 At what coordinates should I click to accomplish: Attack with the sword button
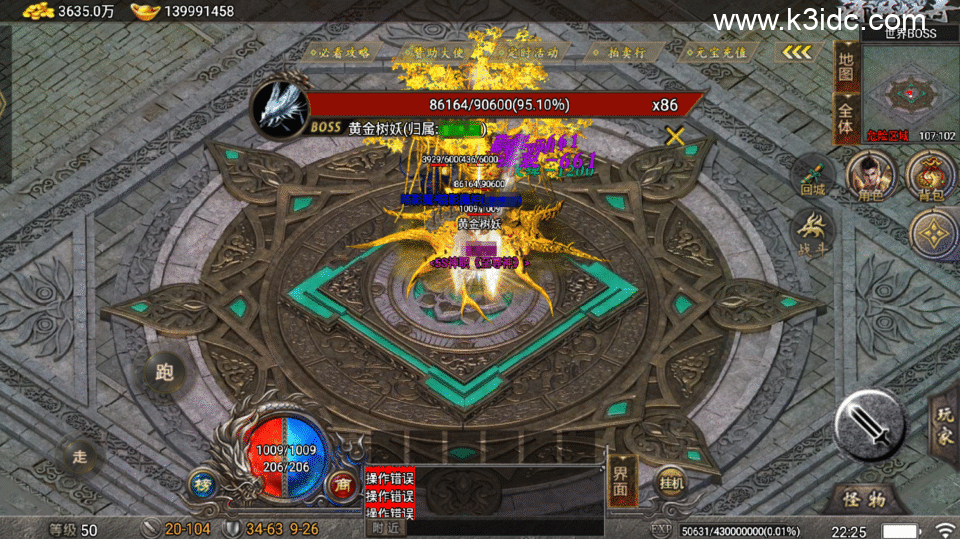870,422
